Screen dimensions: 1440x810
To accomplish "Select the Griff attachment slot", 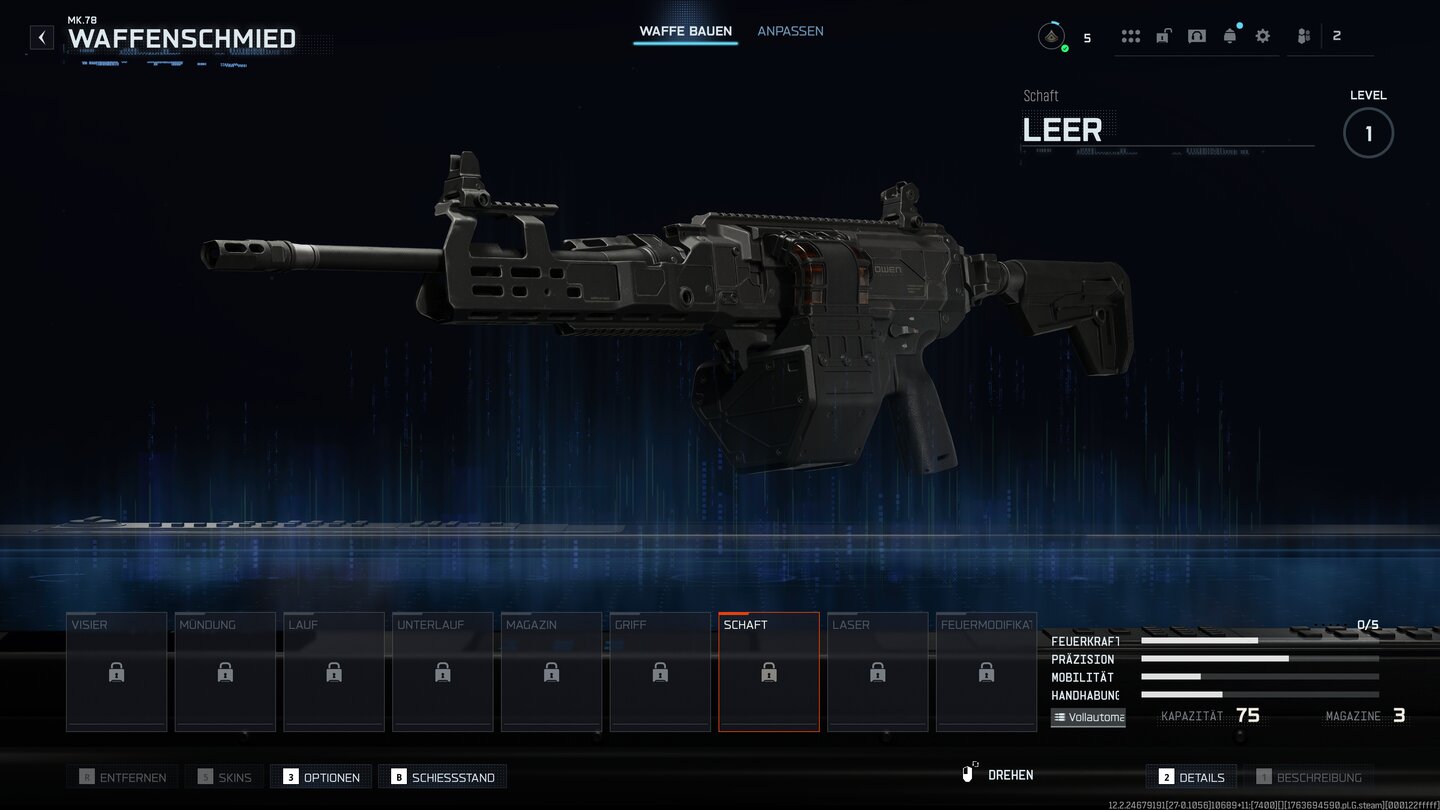I will click(x=660, y=672).
